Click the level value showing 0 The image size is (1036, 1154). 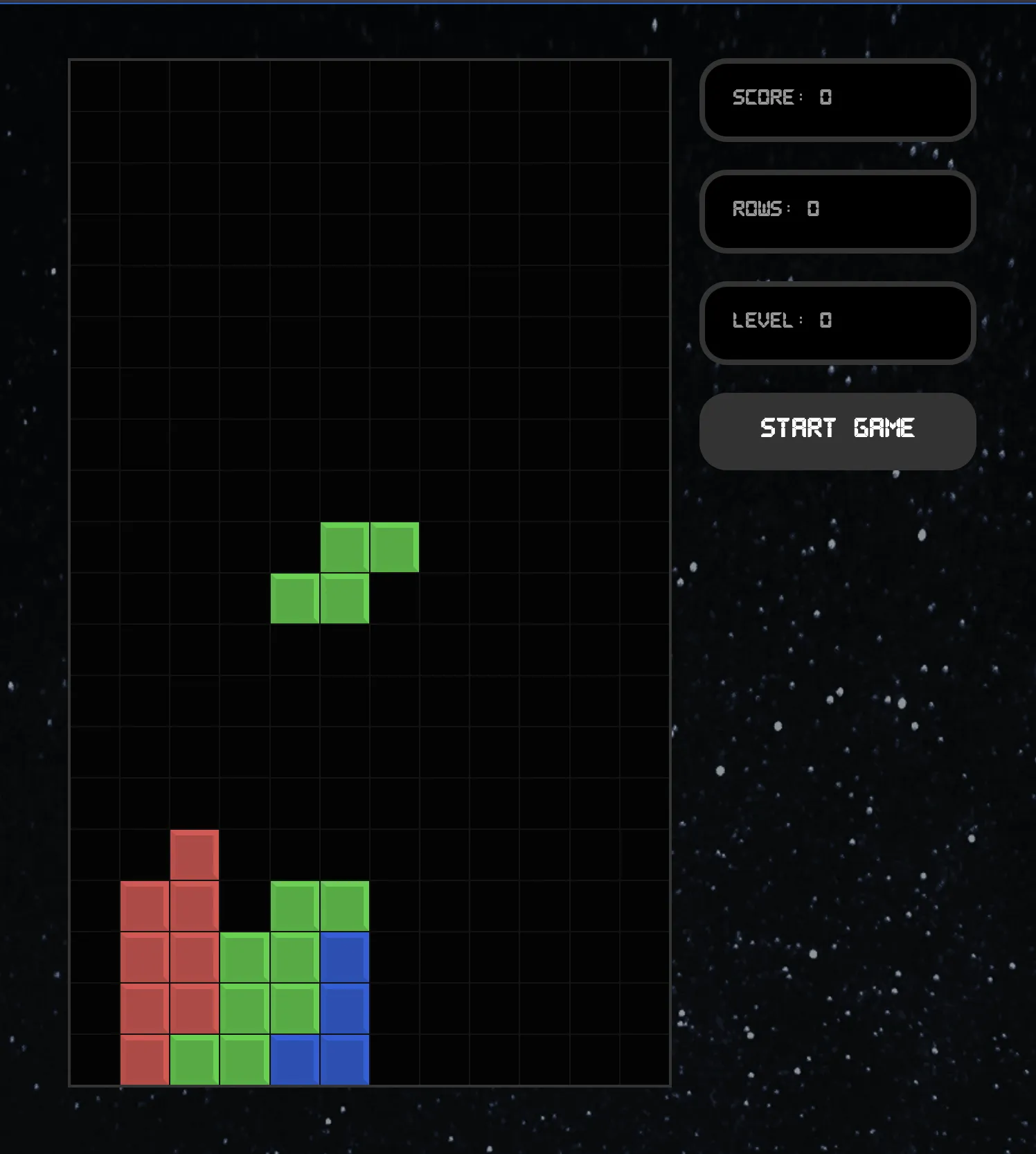pos(825,321)
